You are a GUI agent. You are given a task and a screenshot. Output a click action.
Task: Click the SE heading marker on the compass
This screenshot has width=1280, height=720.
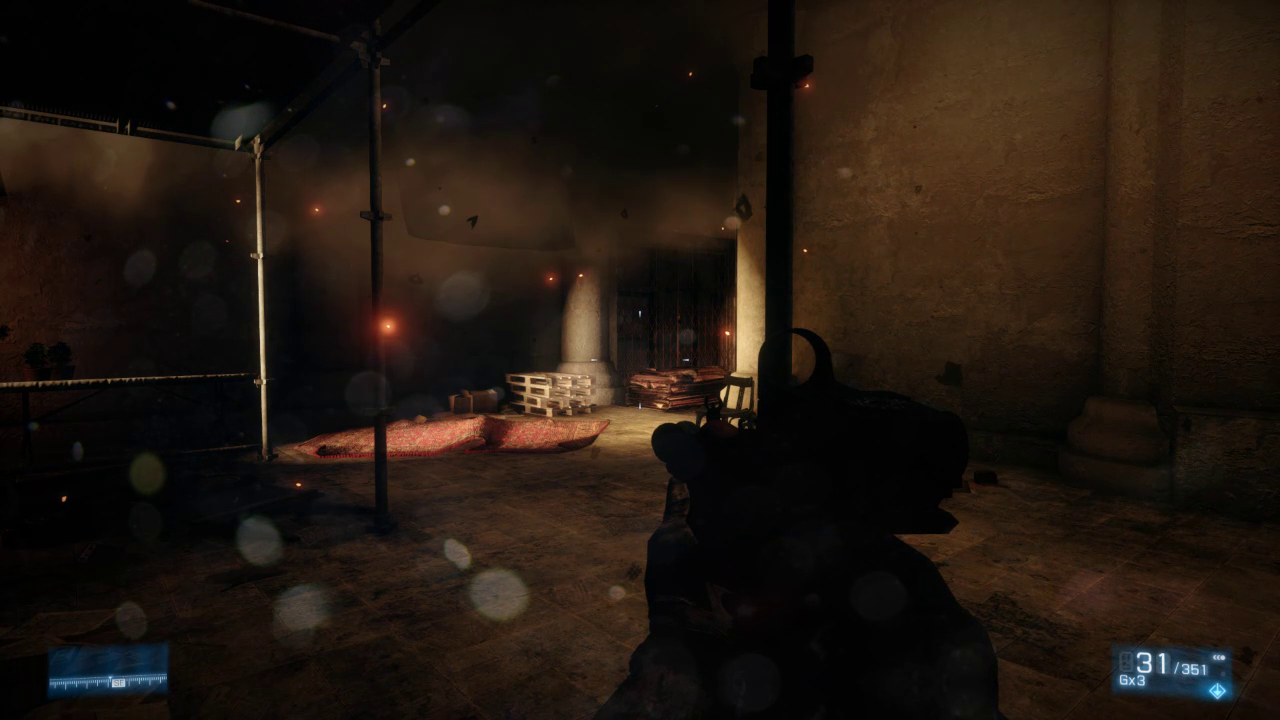click(x=118, y=683)
